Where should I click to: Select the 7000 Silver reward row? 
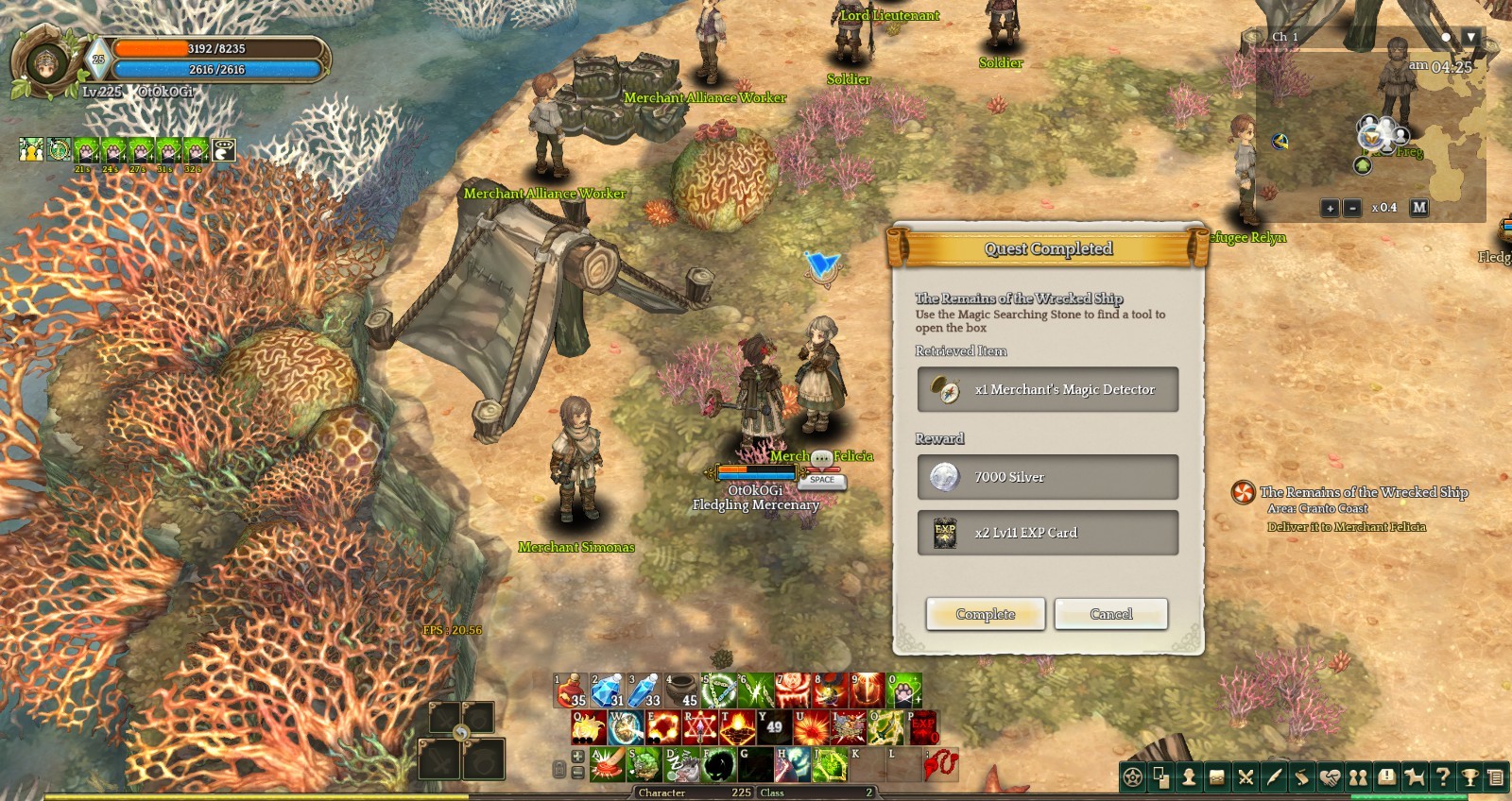pos(1047,477)
